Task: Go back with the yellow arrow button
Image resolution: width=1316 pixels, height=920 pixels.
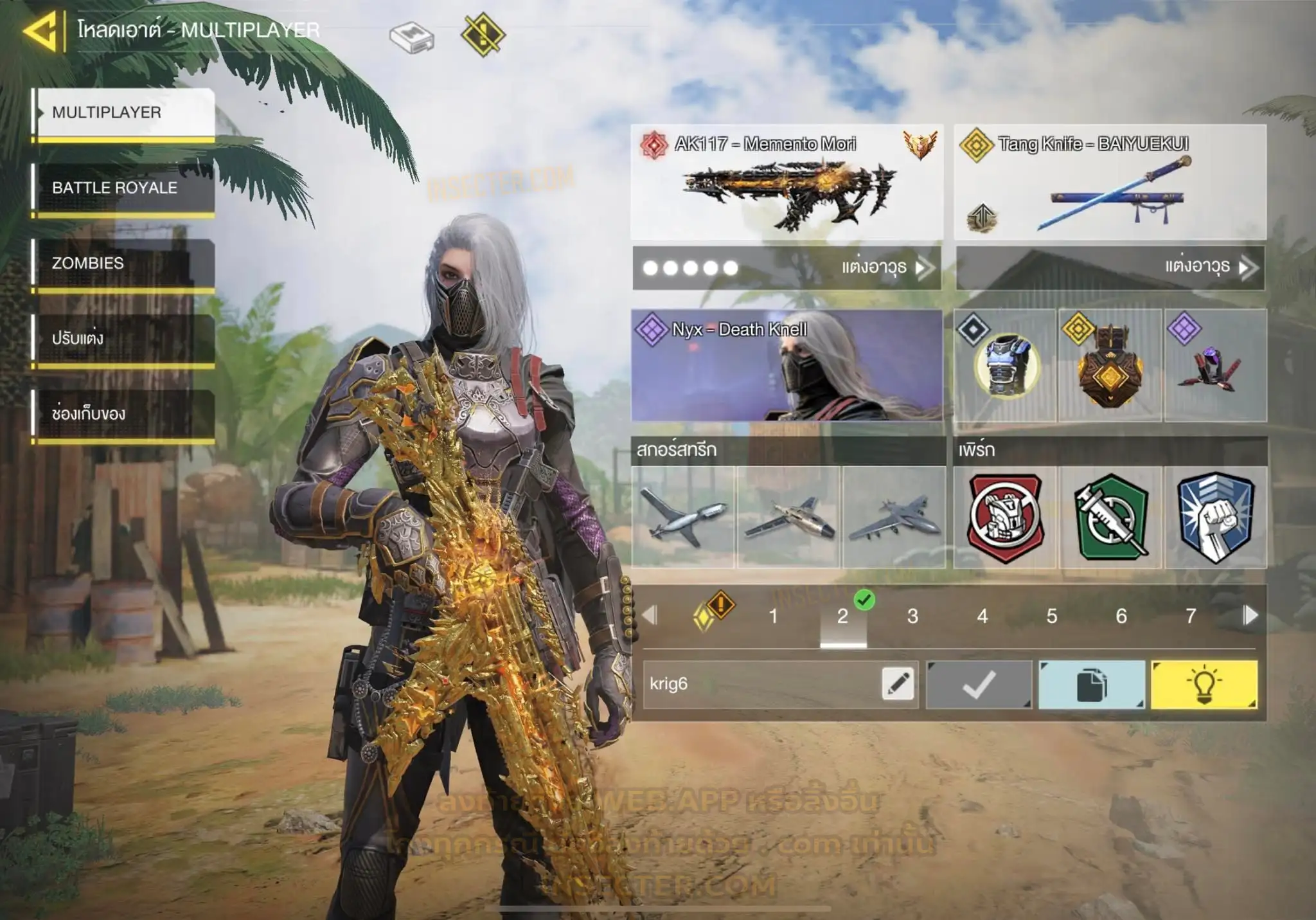Action: 42,31
